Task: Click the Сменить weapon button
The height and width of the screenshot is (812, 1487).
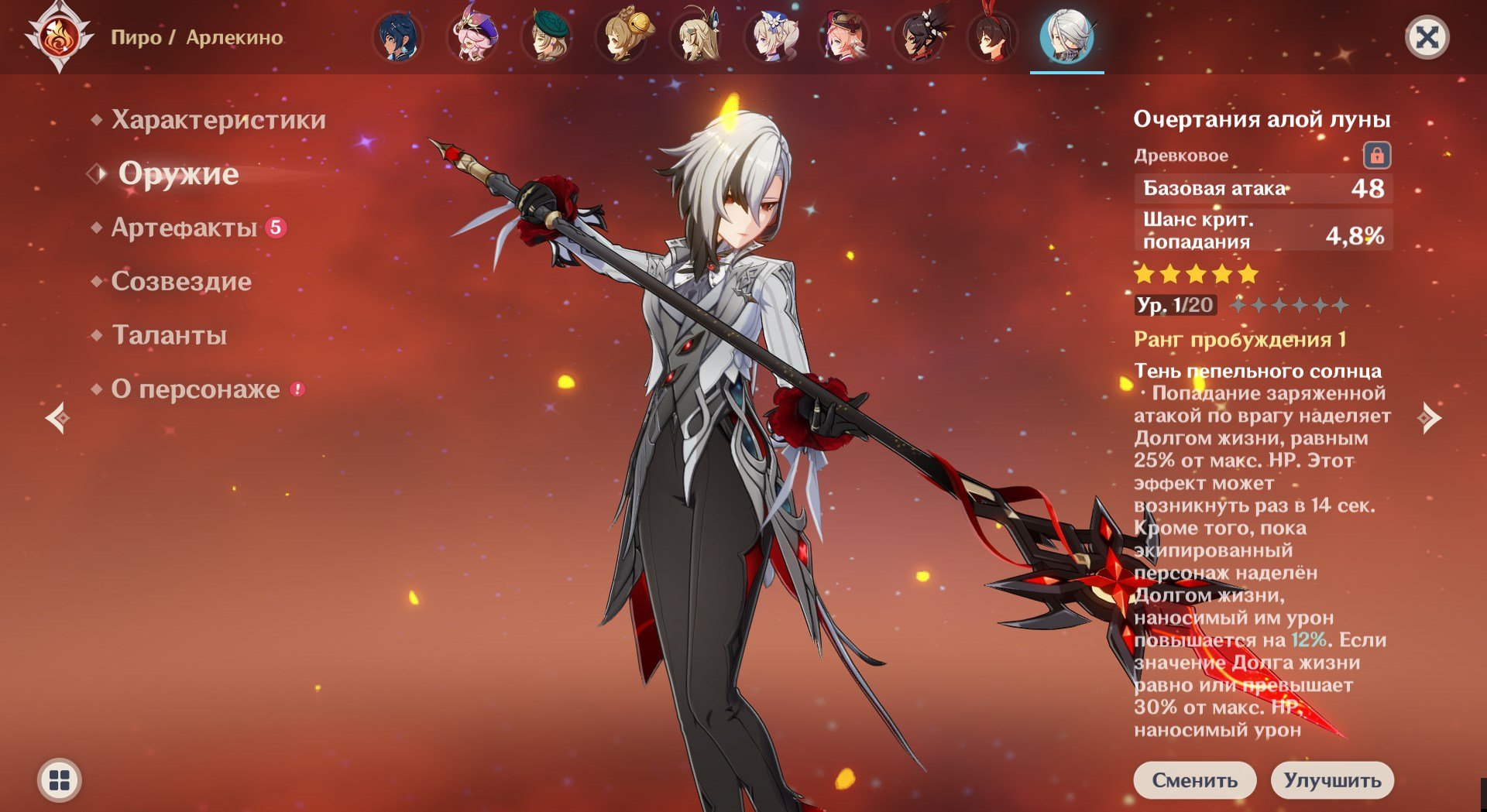Action: click(1195, 779)
